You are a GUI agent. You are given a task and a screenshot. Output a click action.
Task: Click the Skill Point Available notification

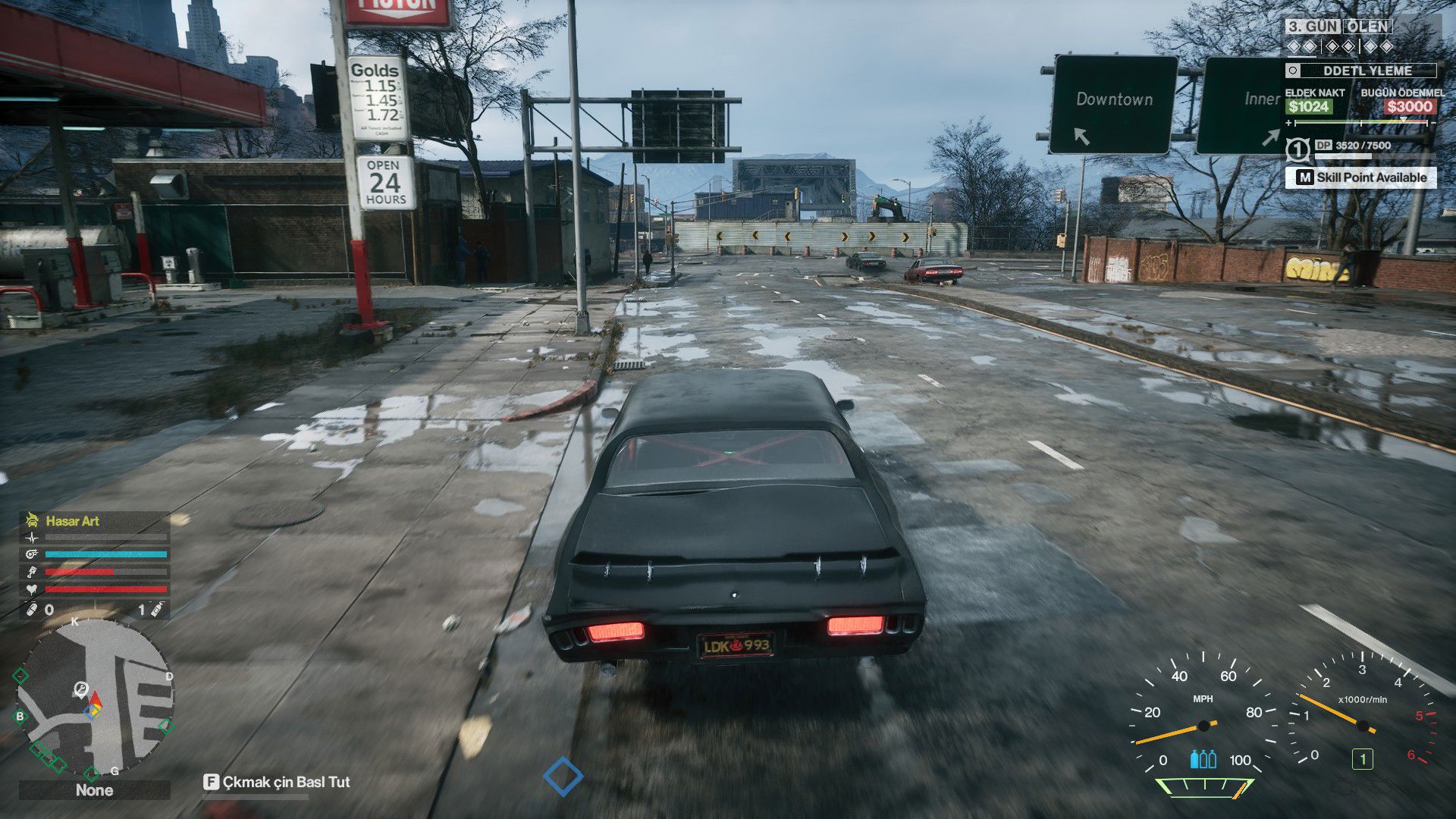(1361, 177)
